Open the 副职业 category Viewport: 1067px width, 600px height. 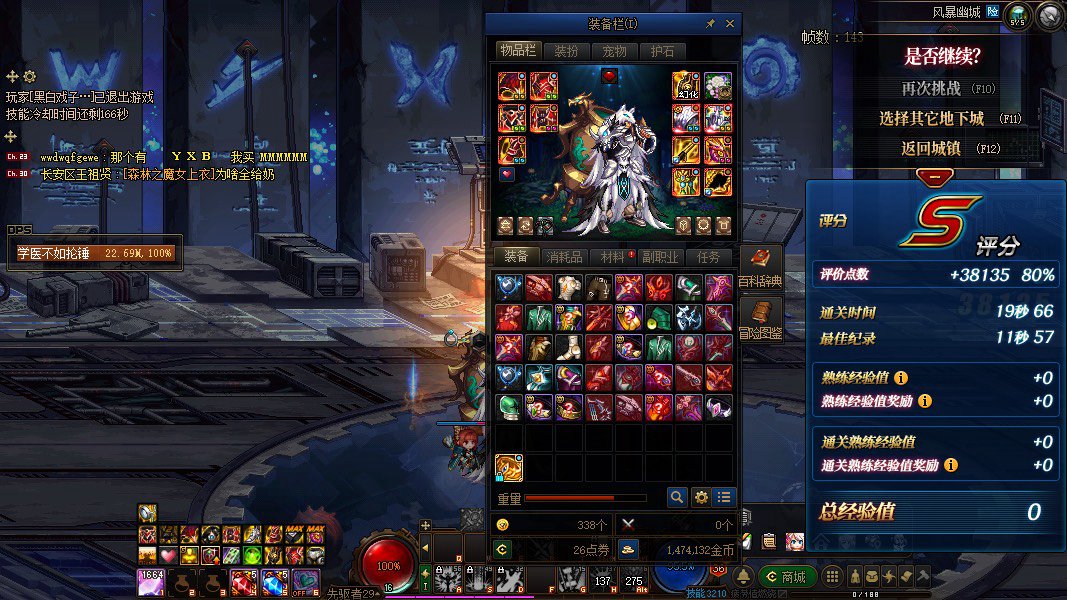pos(660,257)
